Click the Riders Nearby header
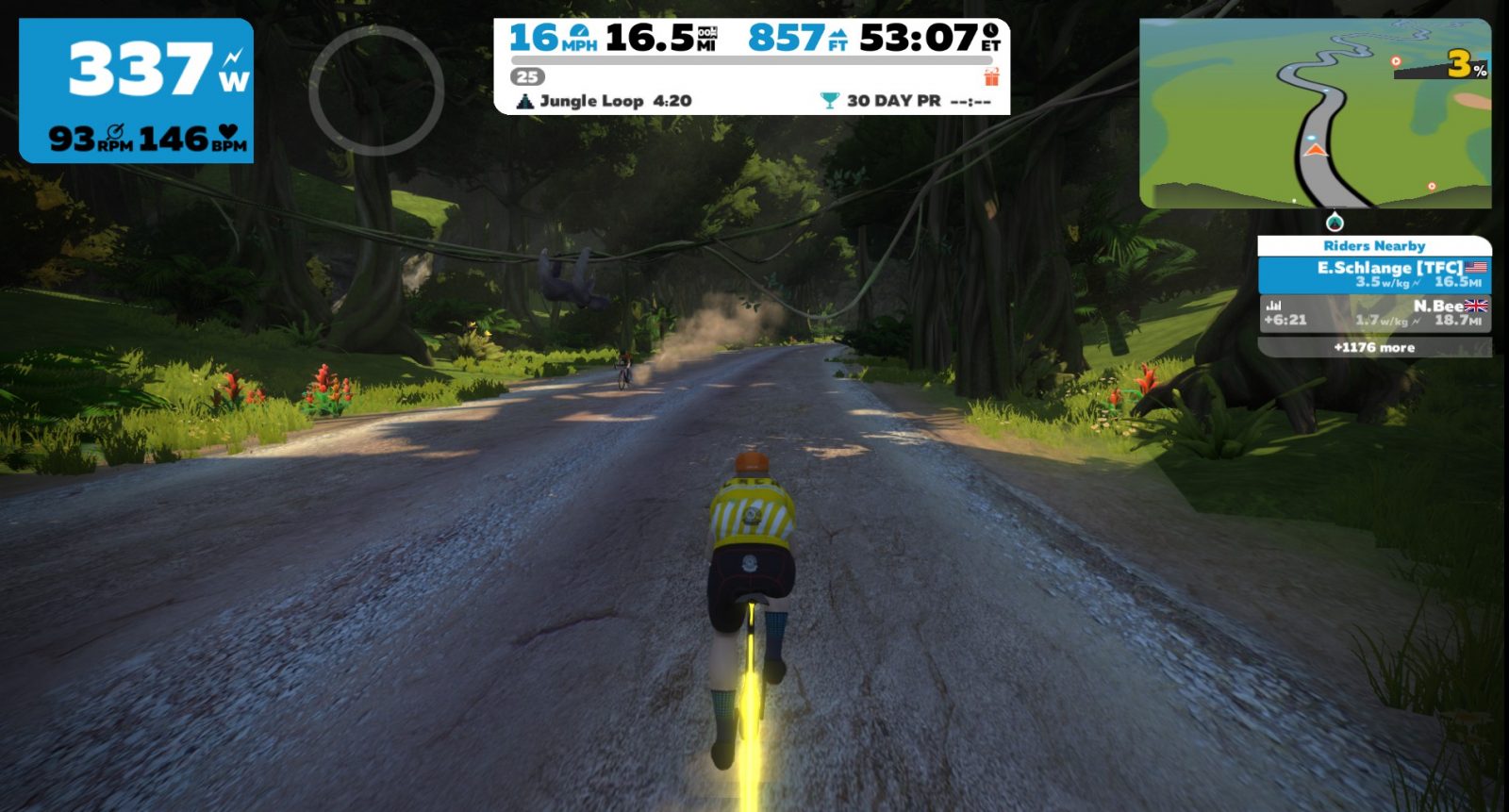 [1374, 246]
